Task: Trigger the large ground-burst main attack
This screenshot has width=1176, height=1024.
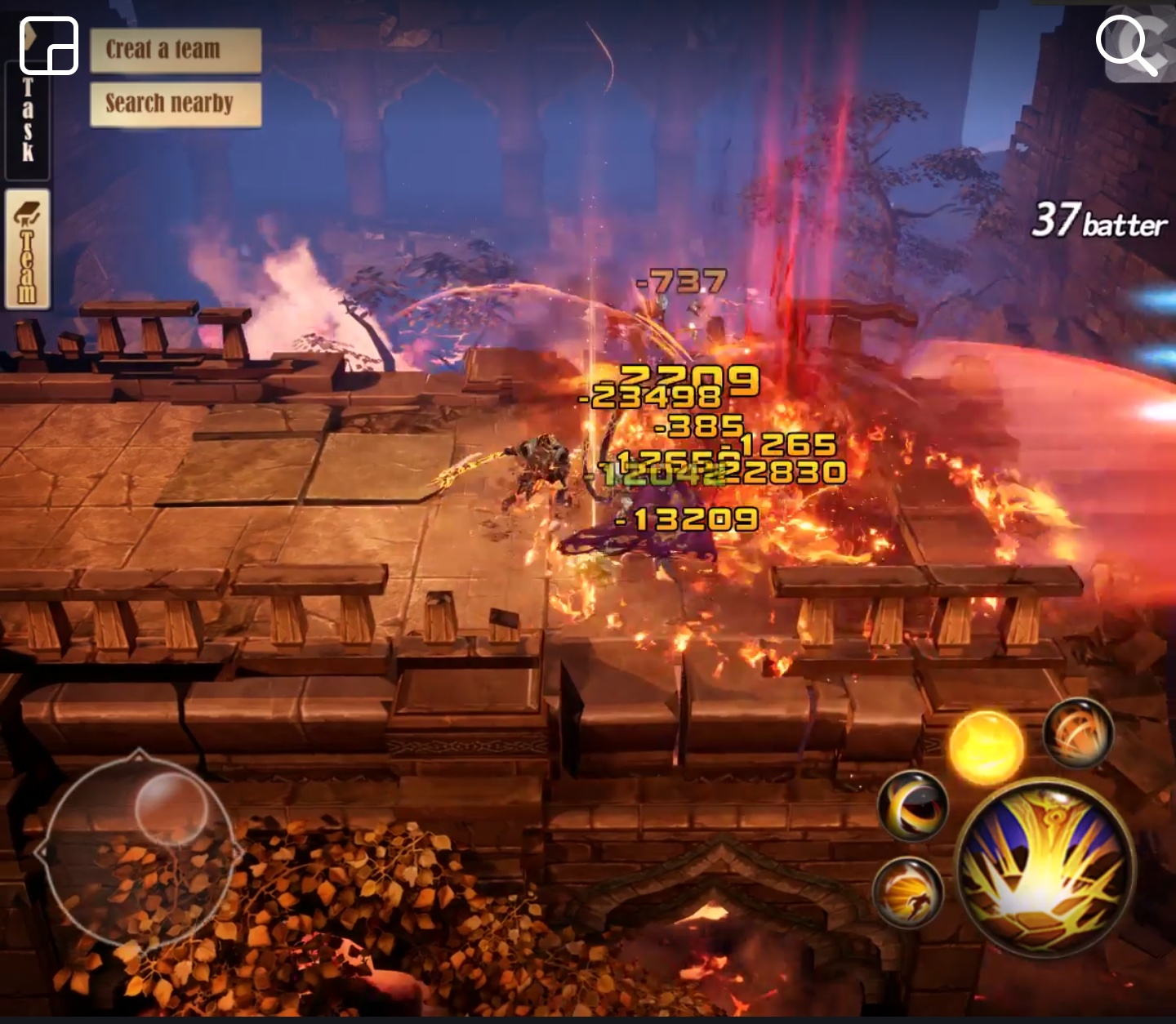Action: [1045, 867]
